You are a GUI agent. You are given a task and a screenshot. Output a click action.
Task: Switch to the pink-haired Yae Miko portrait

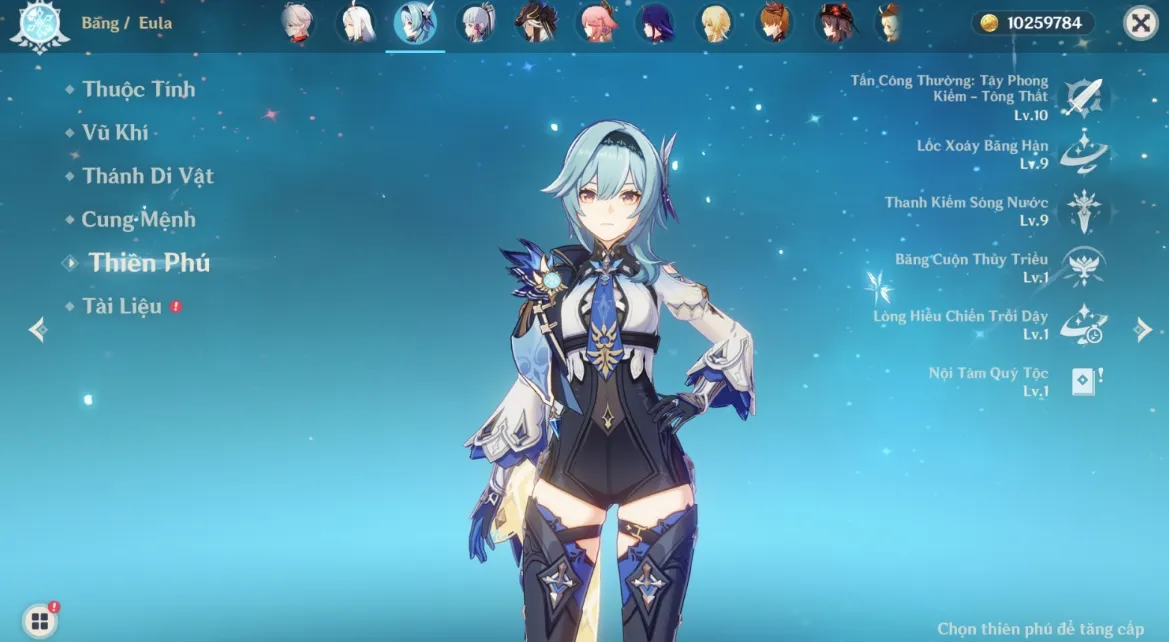[x=596, y=23]
